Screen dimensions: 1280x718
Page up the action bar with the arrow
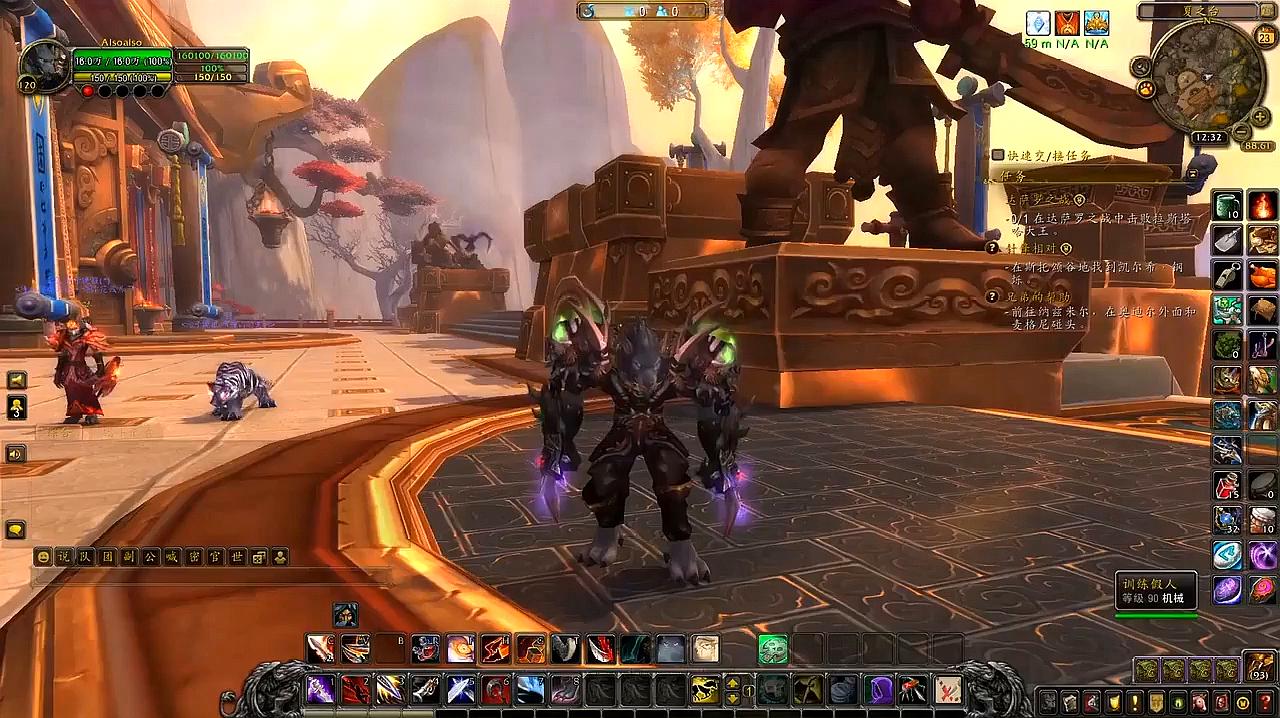733,683
